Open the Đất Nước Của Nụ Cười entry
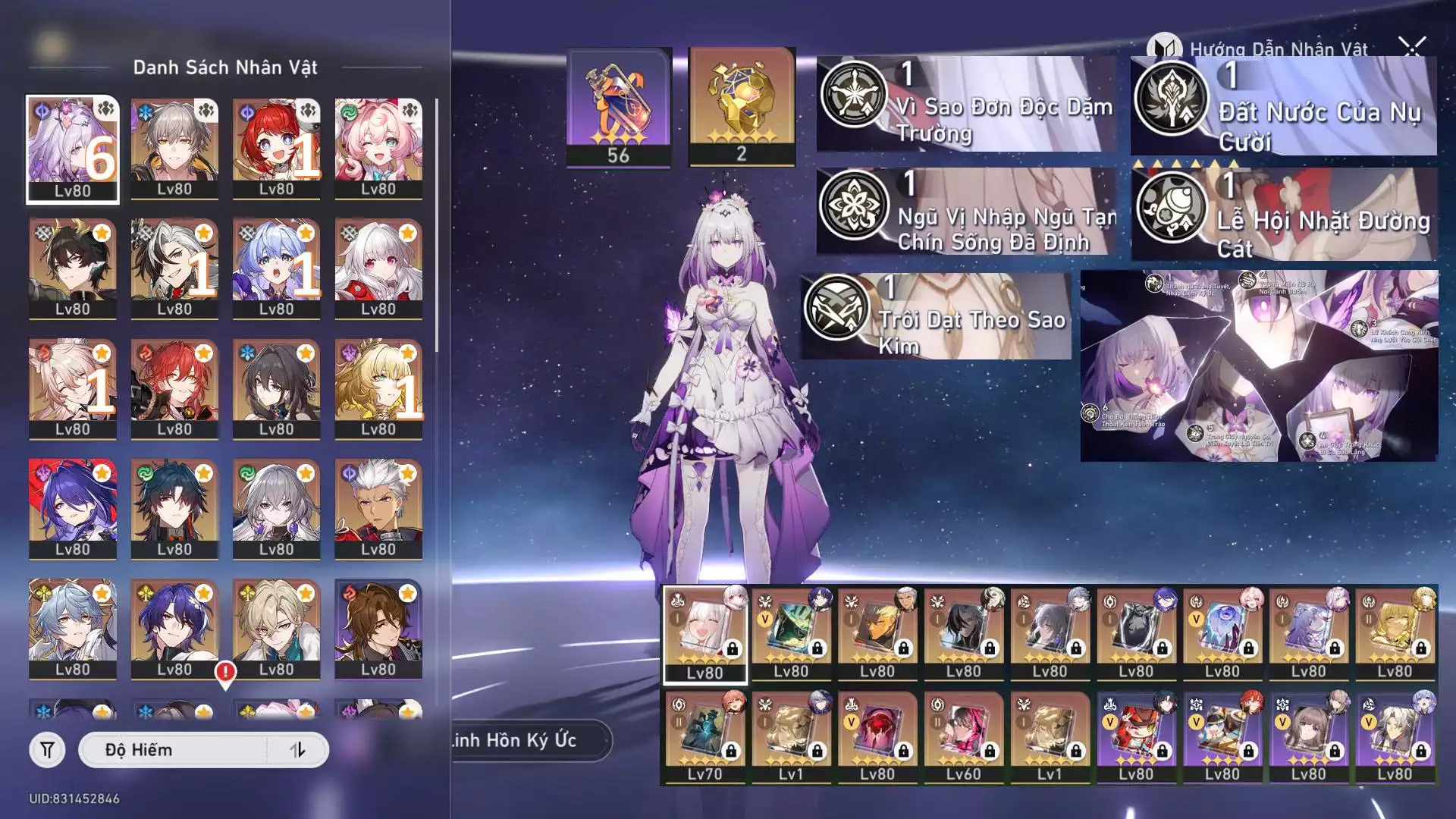The width and height of the screenshot is (1456, 819). 1283,106
